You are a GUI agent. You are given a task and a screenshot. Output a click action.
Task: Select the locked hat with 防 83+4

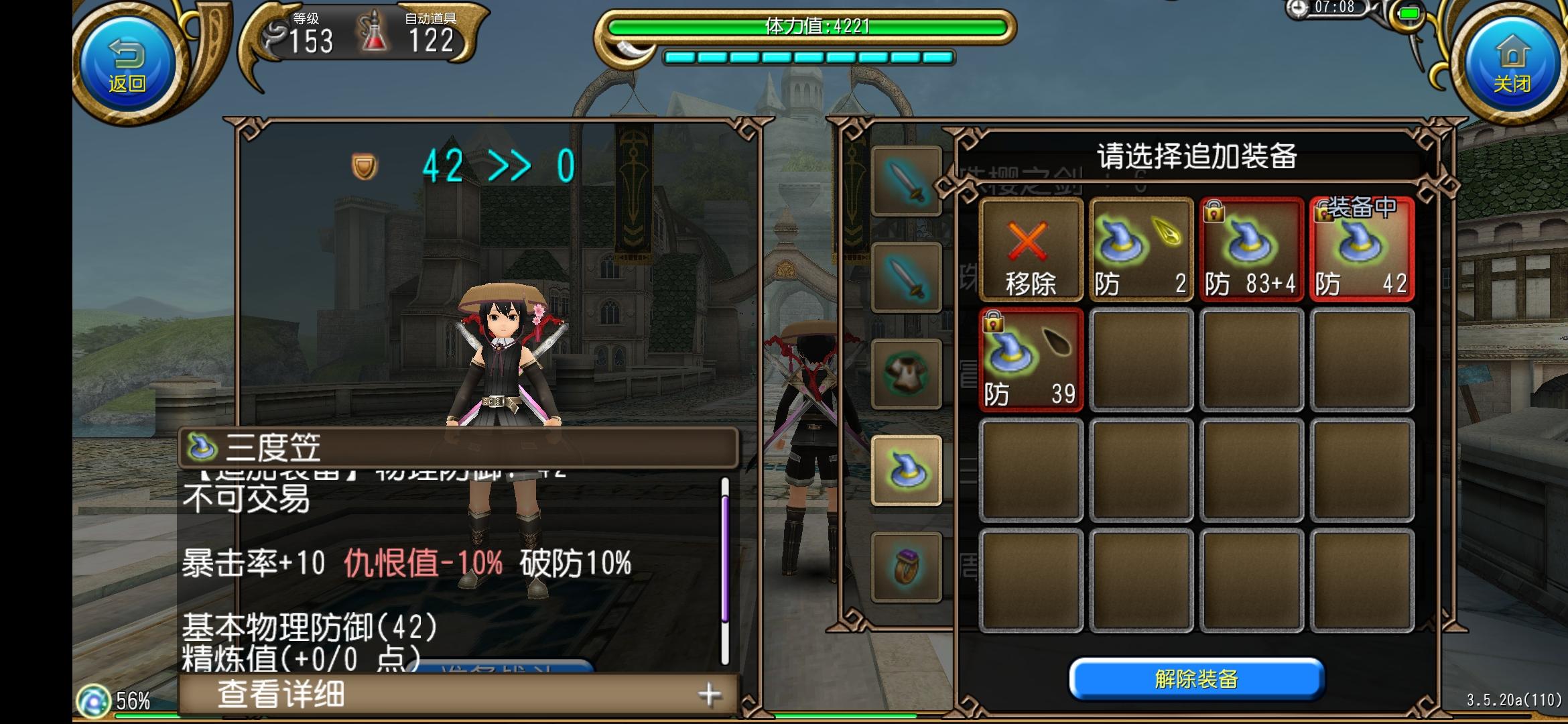tap(1252, 251)
